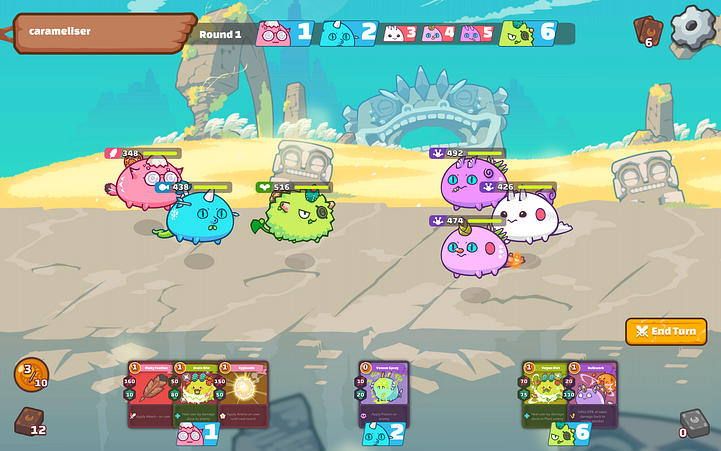End the current turn
The width and height of the screenshot is (721, 451).
coord(666,331)
